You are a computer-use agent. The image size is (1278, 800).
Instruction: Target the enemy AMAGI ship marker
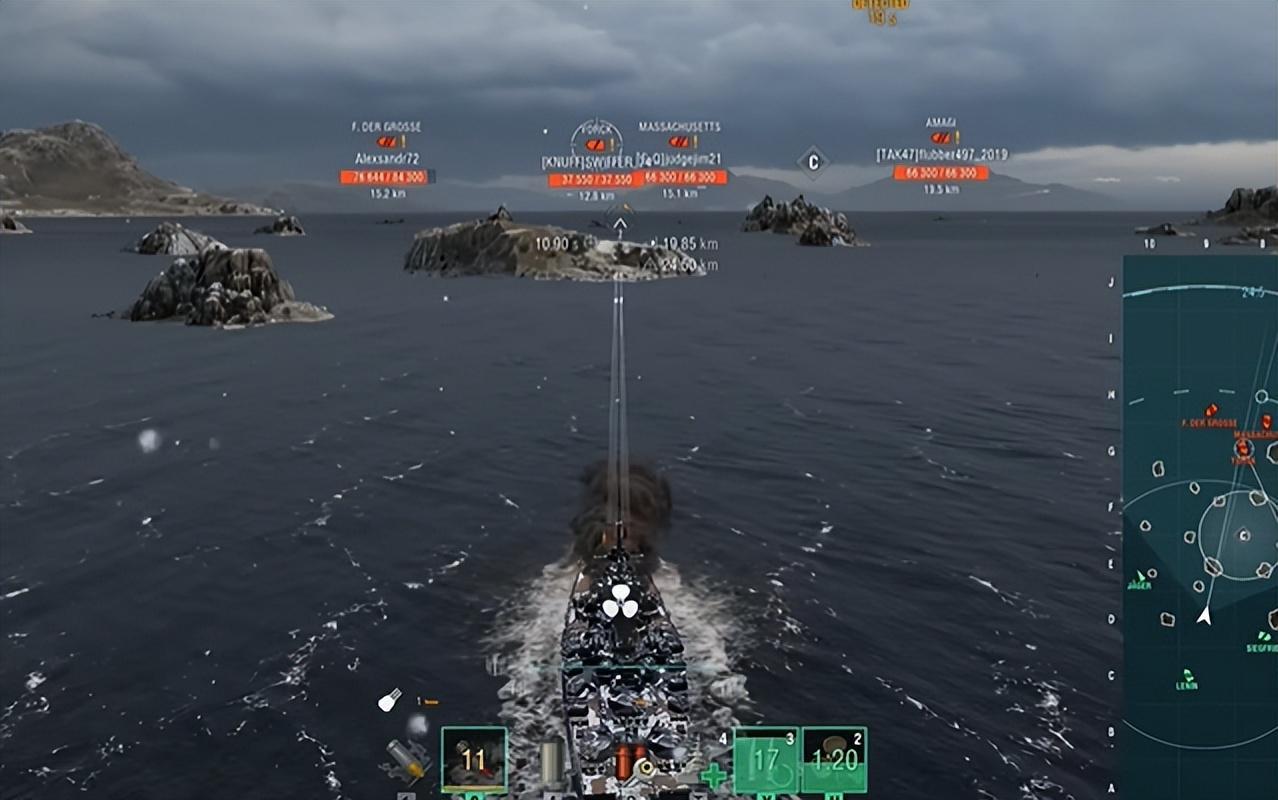coord(941,138)
